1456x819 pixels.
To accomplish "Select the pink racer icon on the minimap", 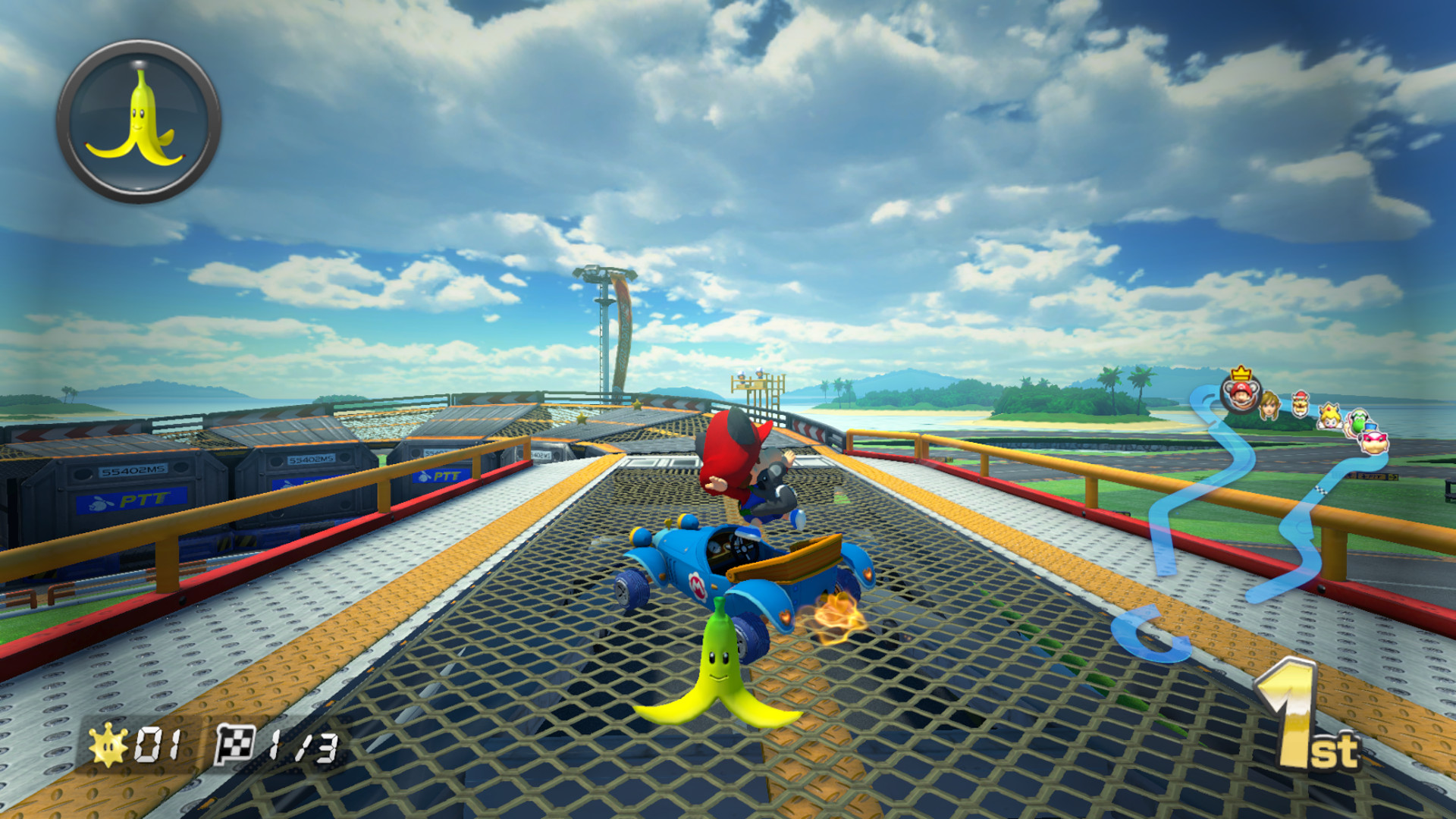I will pos(1373,443).
